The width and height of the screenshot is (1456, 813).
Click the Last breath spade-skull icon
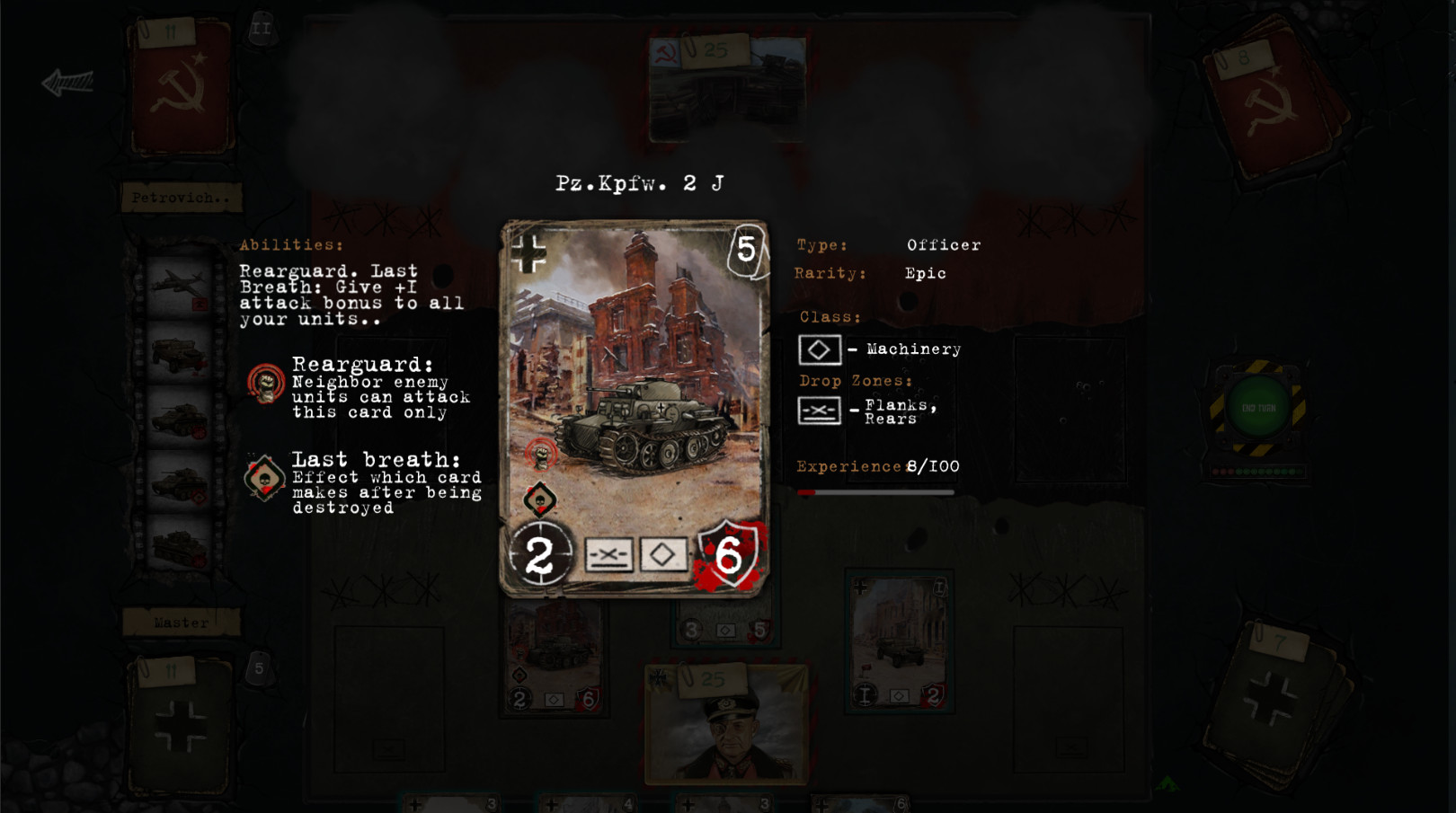tap(263, 481)
